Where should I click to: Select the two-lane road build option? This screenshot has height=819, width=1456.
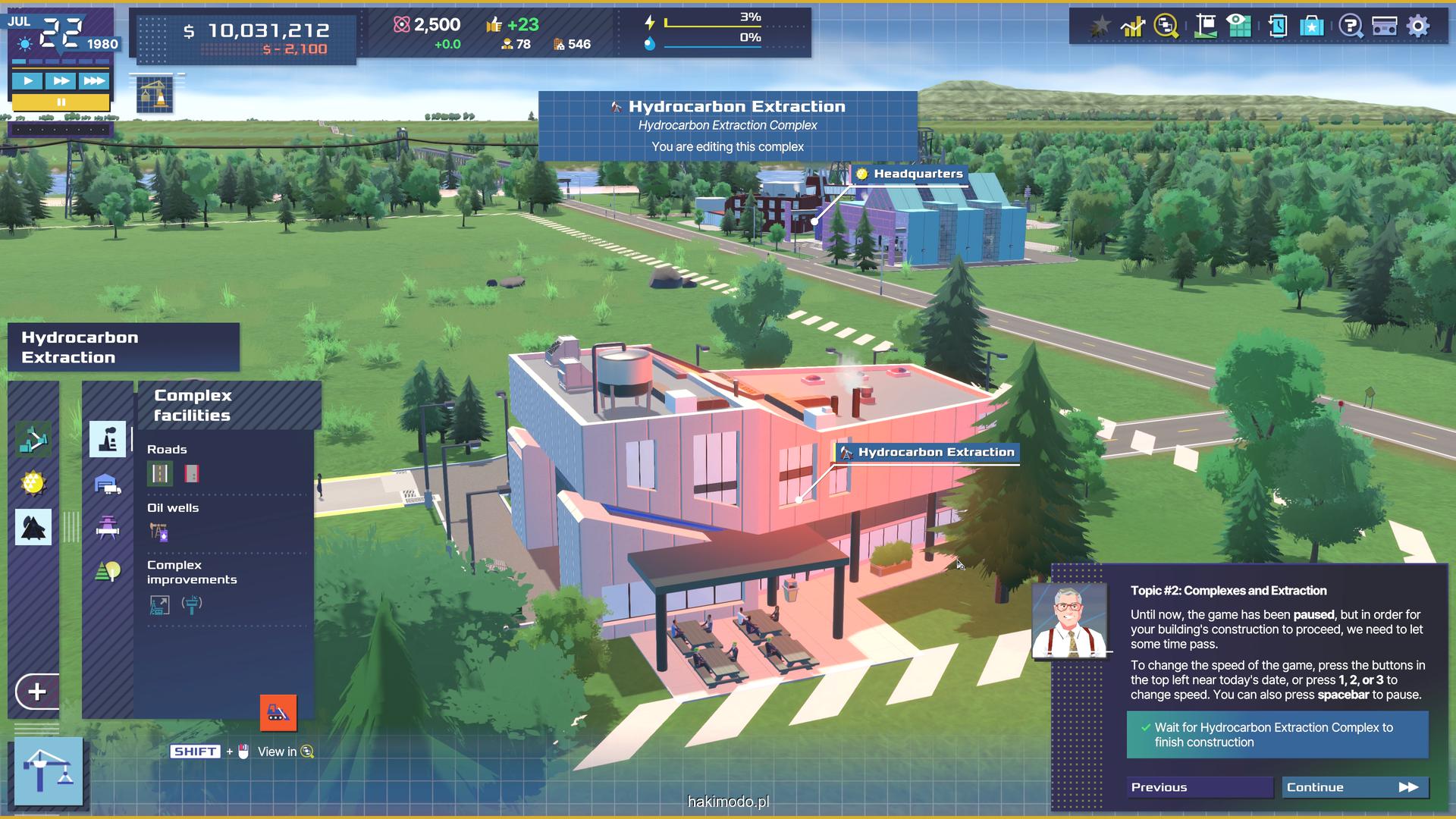160,474
